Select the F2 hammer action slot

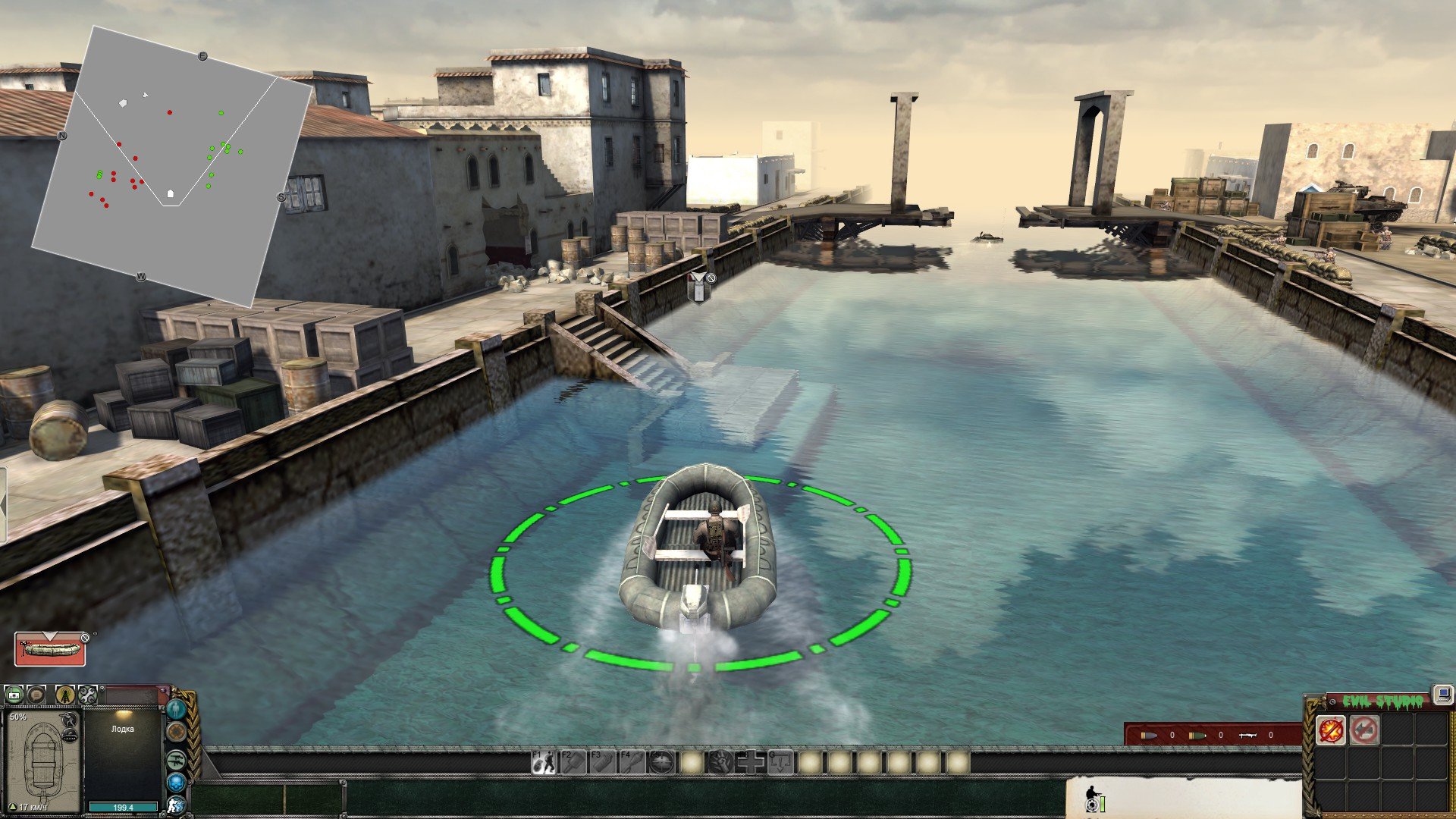573,762
